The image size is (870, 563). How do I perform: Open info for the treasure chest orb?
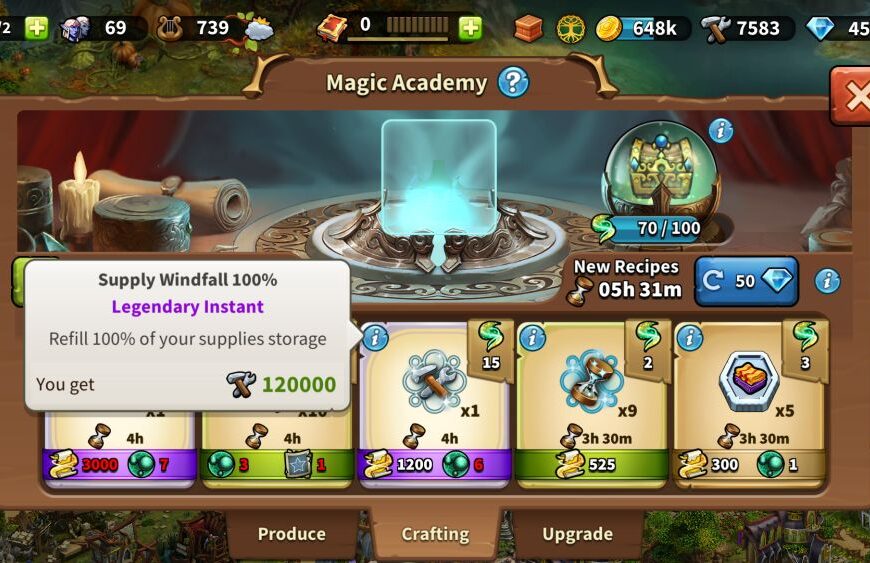pyautogui.click(x=720, y=131)
